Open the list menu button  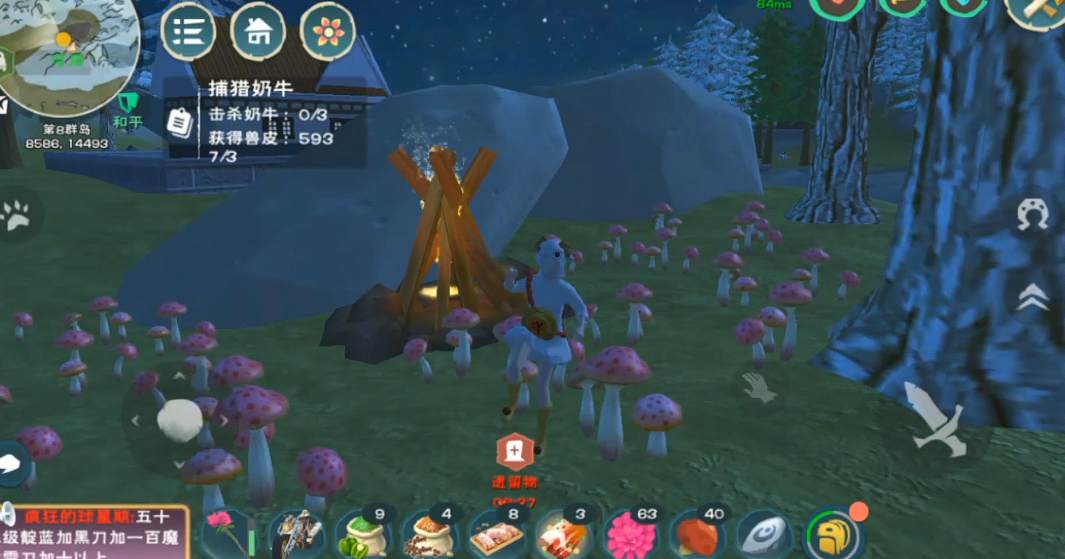pos(189,31)
